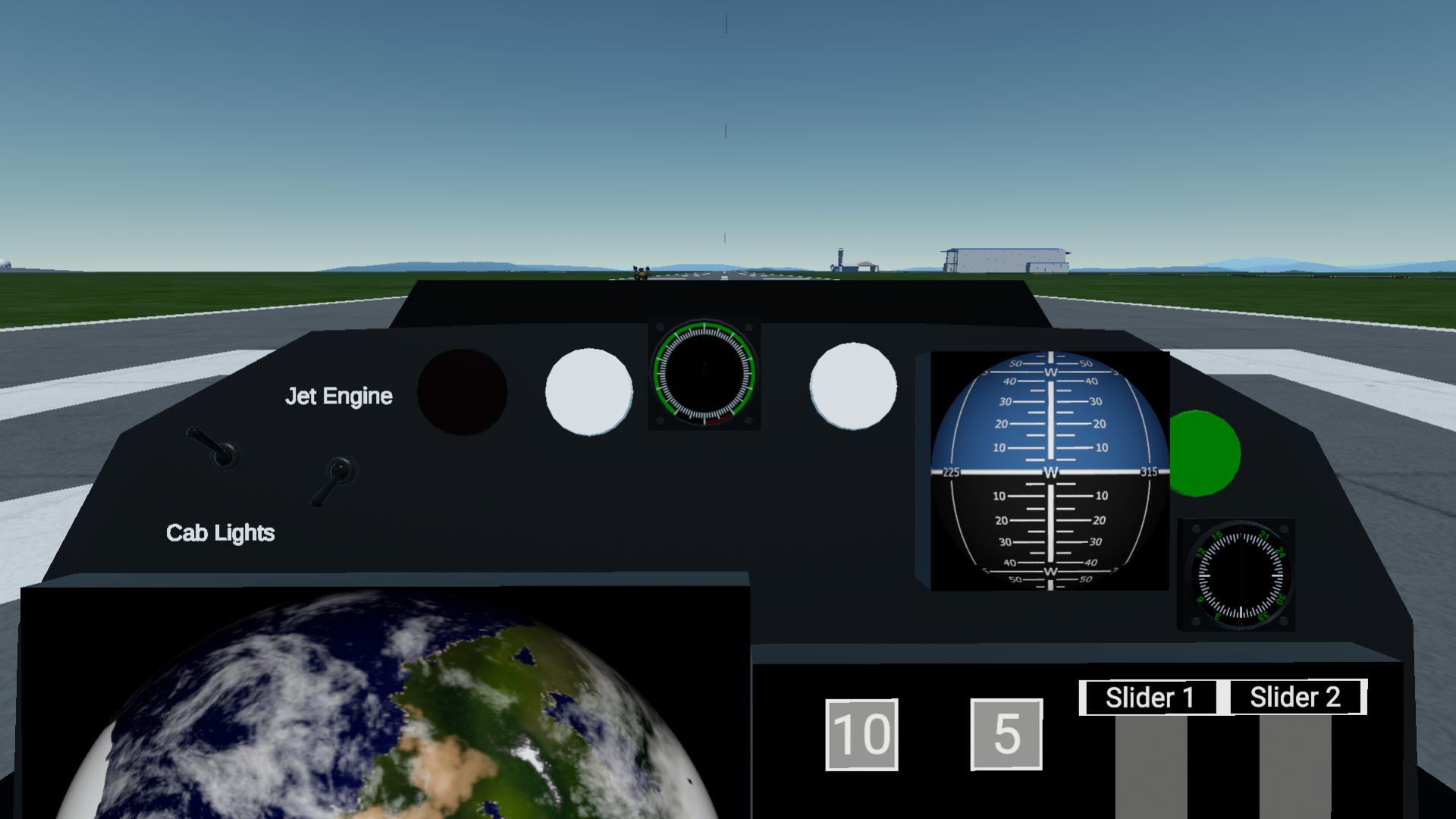The height and width of the screenshot is (819, 1456).
Task: Click white round button right of green gauge
Action: [x=853, y=386]
